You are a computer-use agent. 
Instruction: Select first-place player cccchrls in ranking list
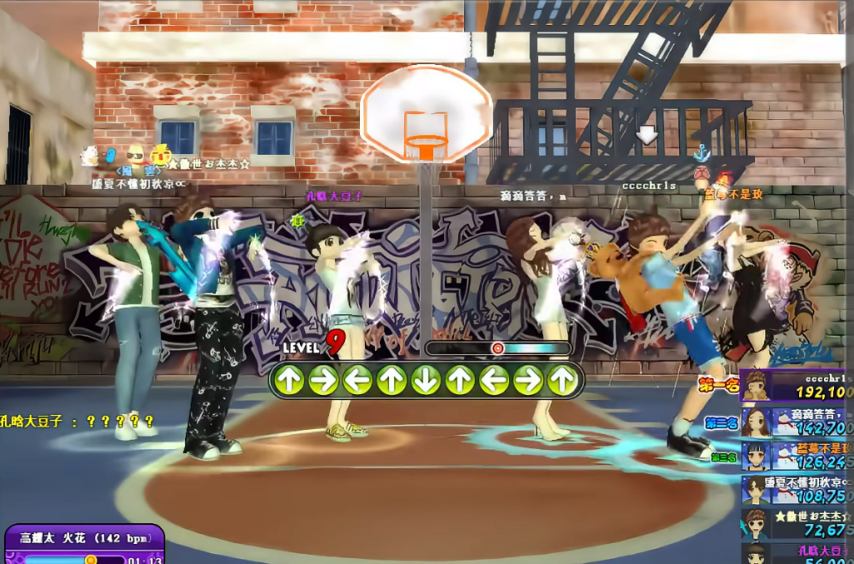pos(797,386)
